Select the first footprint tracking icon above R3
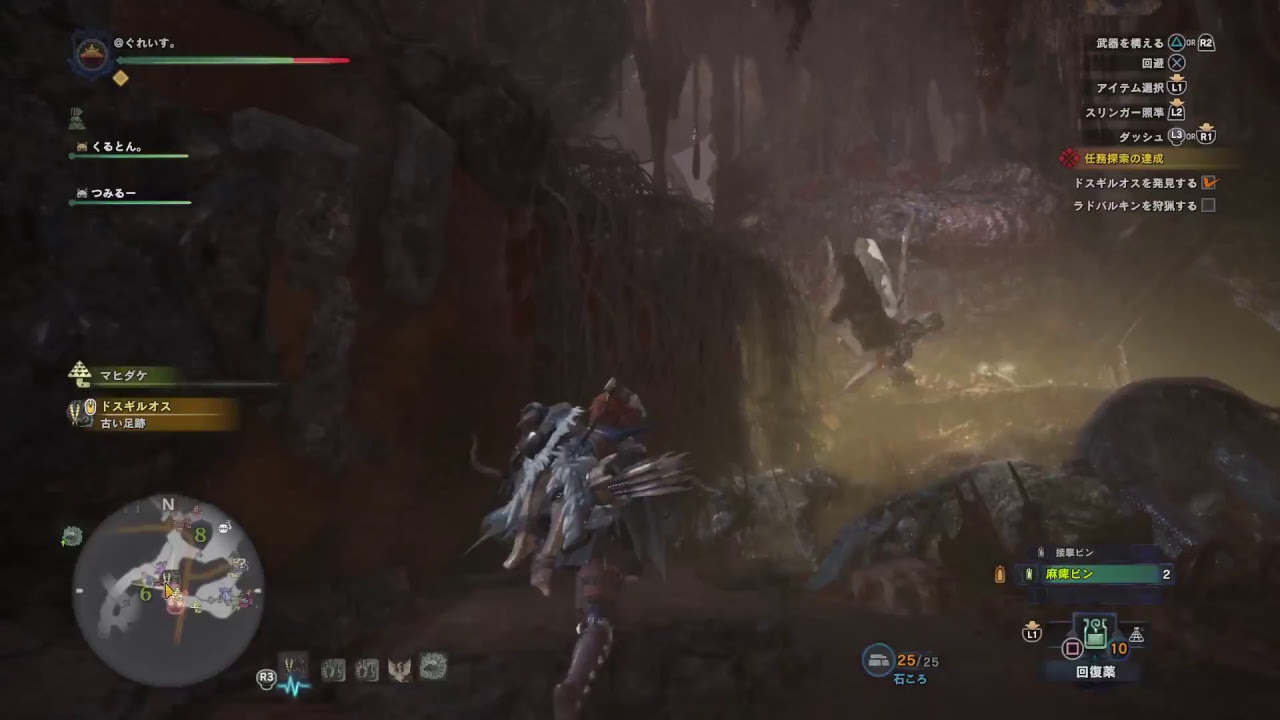Screen dimensions: 1280x720 coord(333,669)
